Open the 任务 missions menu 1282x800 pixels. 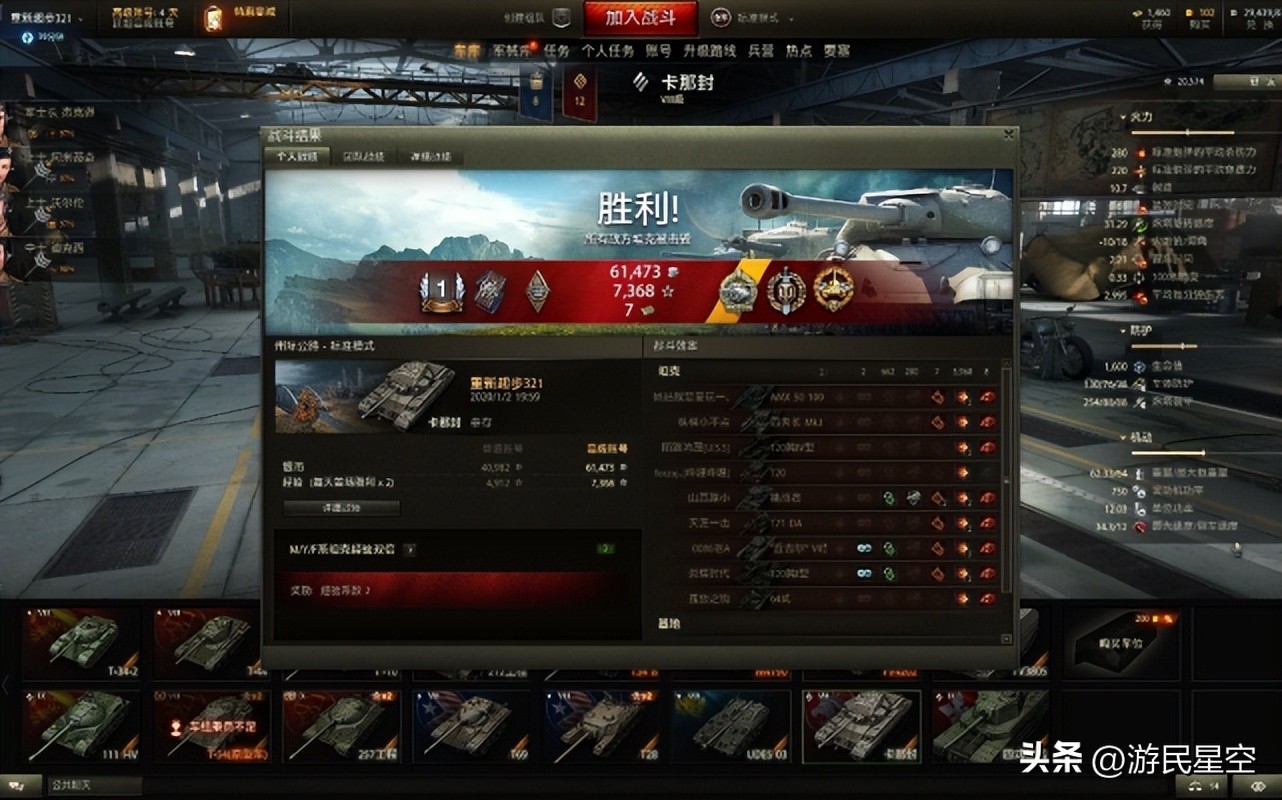pos(556,51)
